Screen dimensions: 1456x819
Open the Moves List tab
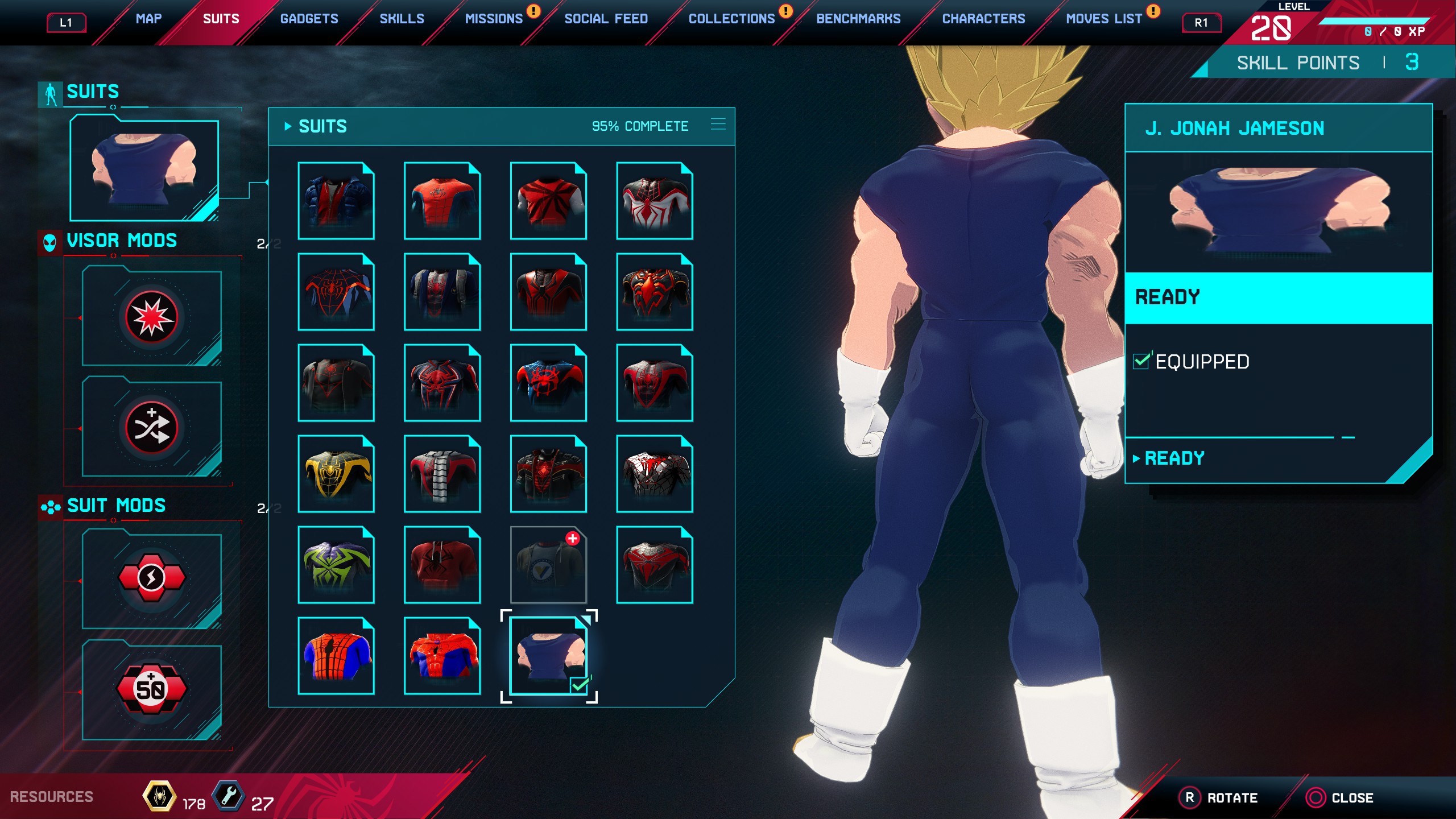pyautogui.click(x=1103, y=19)
